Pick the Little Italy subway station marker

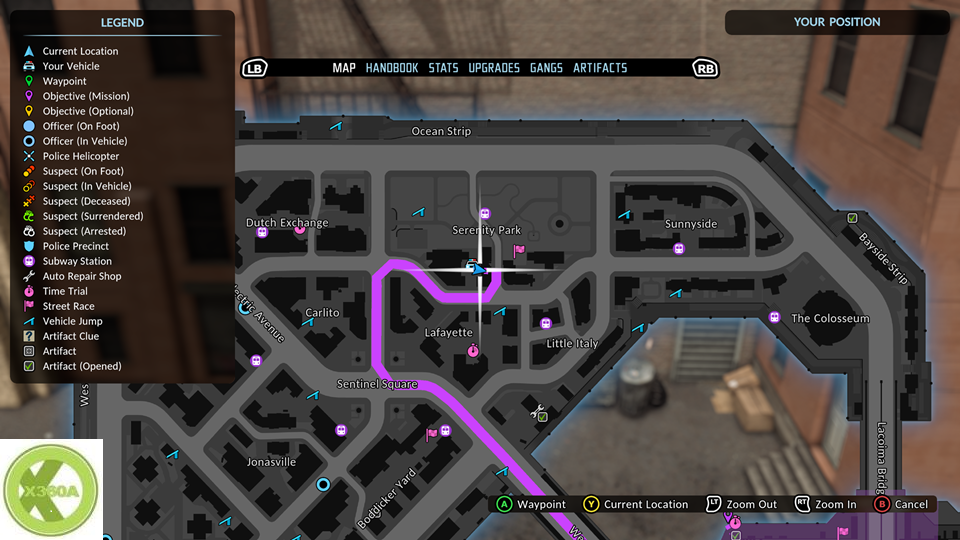(545, 323)
